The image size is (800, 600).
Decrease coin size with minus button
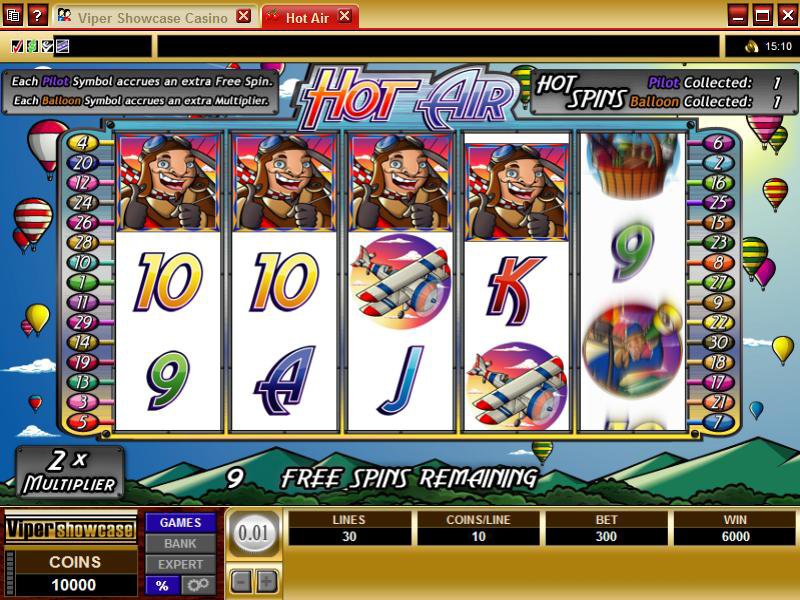[x=241, y=581]
